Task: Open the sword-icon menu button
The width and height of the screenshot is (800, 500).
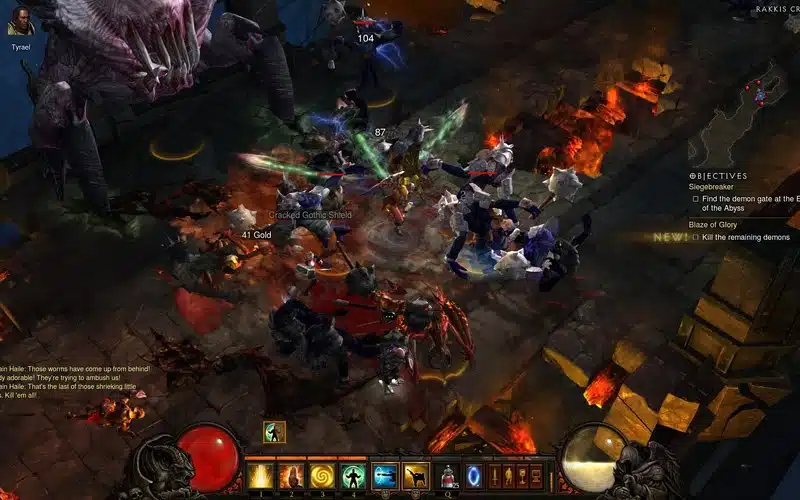Action: pyautogui.click(x=494, y=476)
